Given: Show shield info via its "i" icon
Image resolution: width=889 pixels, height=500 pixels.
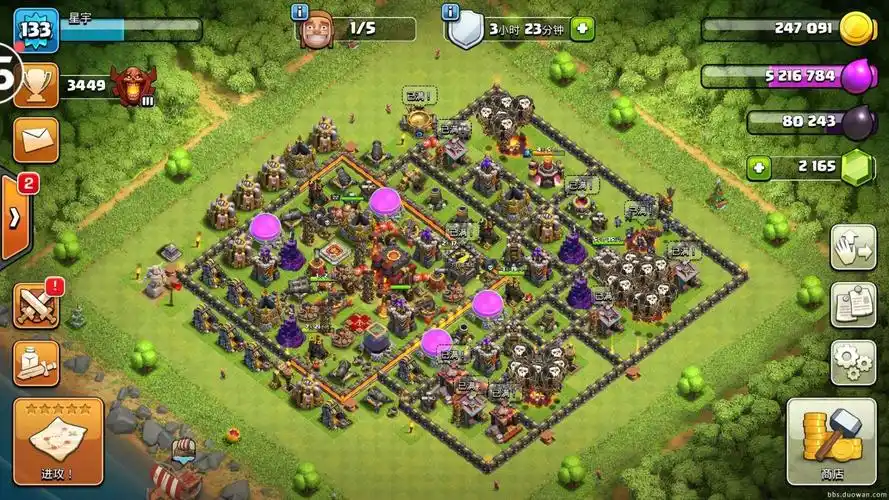Looking at the screenshot, I should (451, 12).
